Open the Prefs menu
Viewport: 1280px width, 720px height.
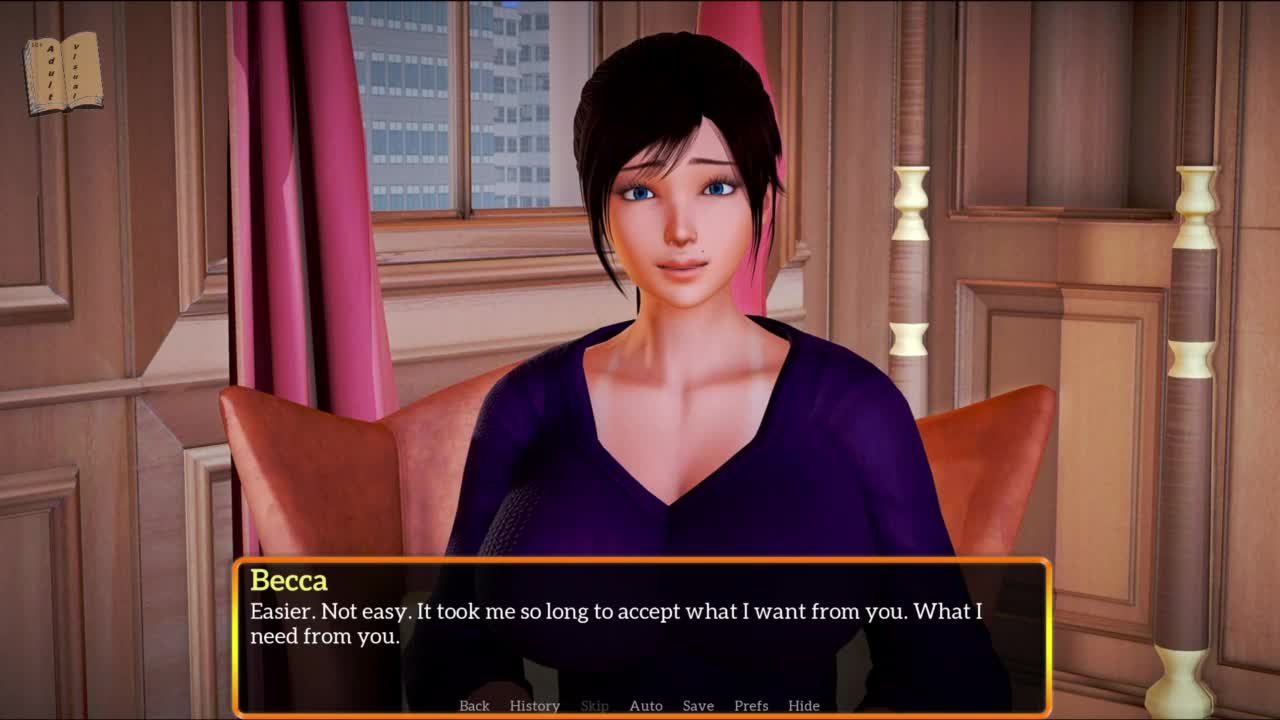point(751,705)
